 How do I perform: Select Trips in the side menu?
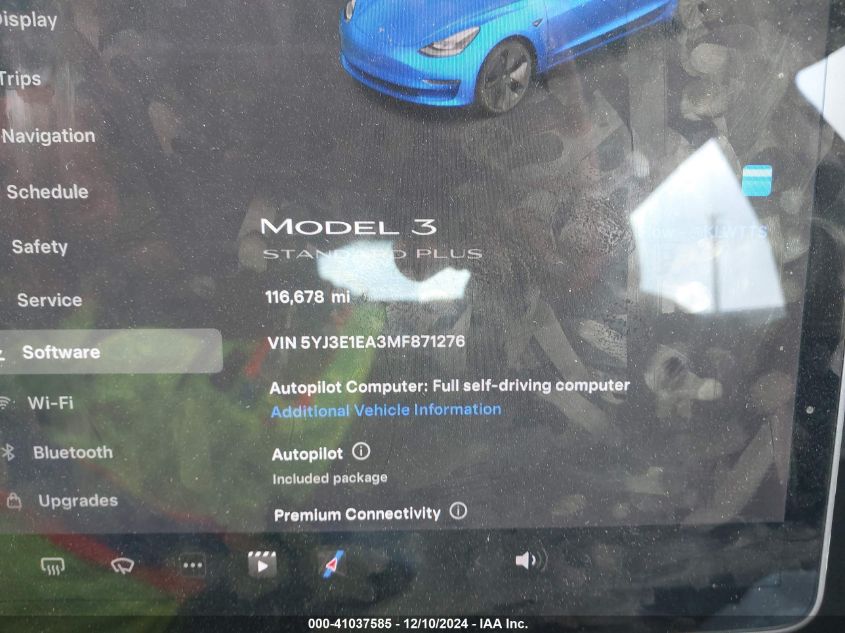(20, 79)
